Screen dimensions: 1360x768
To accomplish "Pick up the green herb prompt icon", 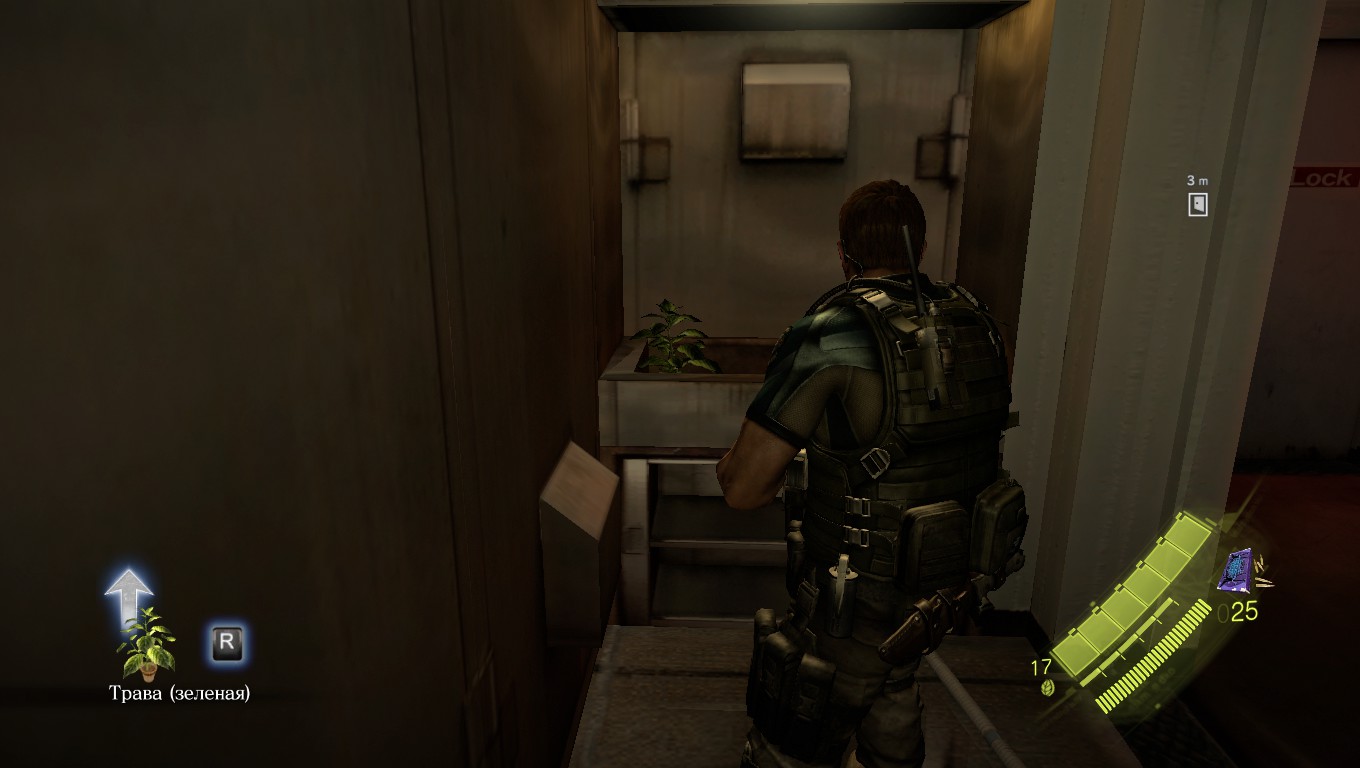I will [147, 645].
